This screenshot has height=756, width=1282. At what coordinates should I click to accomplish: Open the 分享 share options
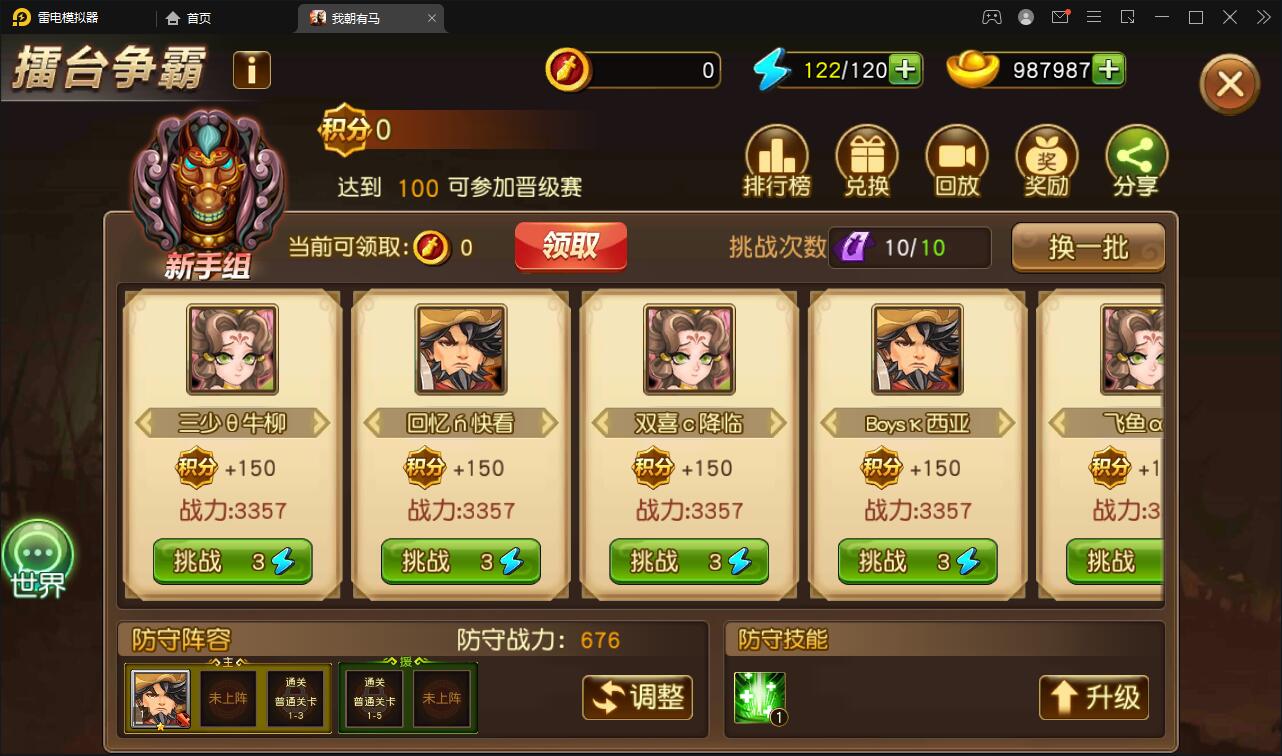point(1136,160)
